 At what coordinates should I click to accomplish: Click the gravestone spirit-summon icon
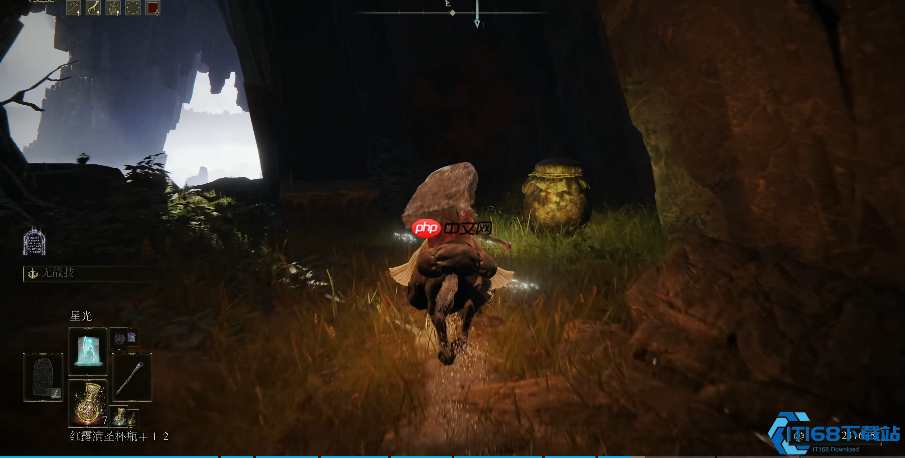(x=35, y=242)
